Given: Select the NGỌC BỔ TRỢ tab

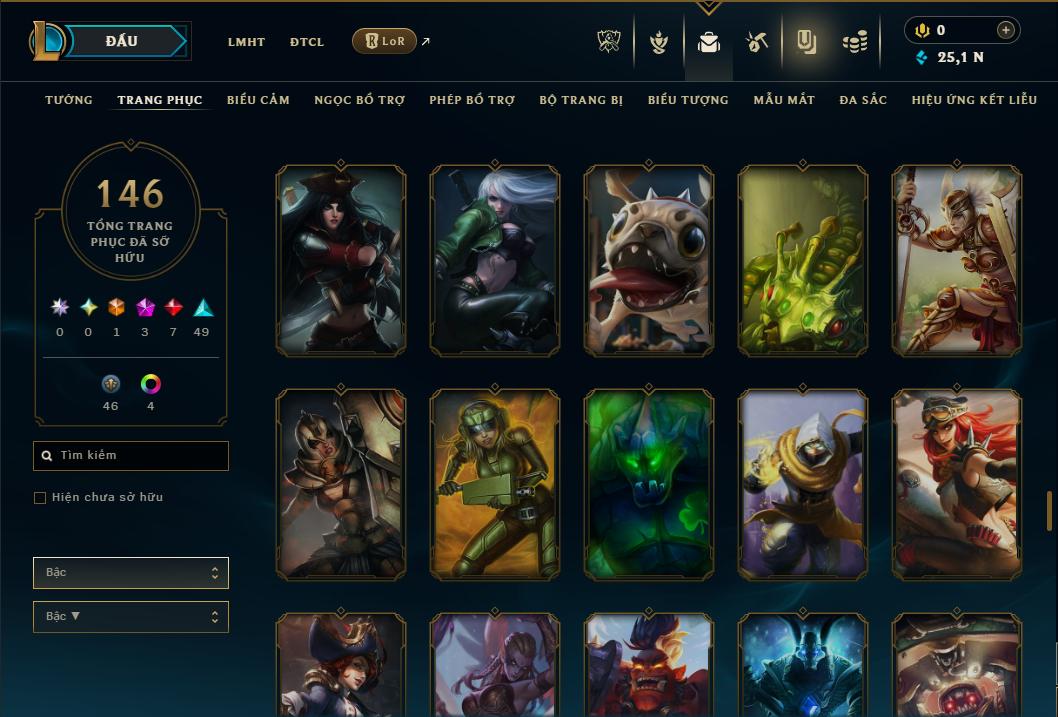Looking at the screenshot, I should point(359,100).
